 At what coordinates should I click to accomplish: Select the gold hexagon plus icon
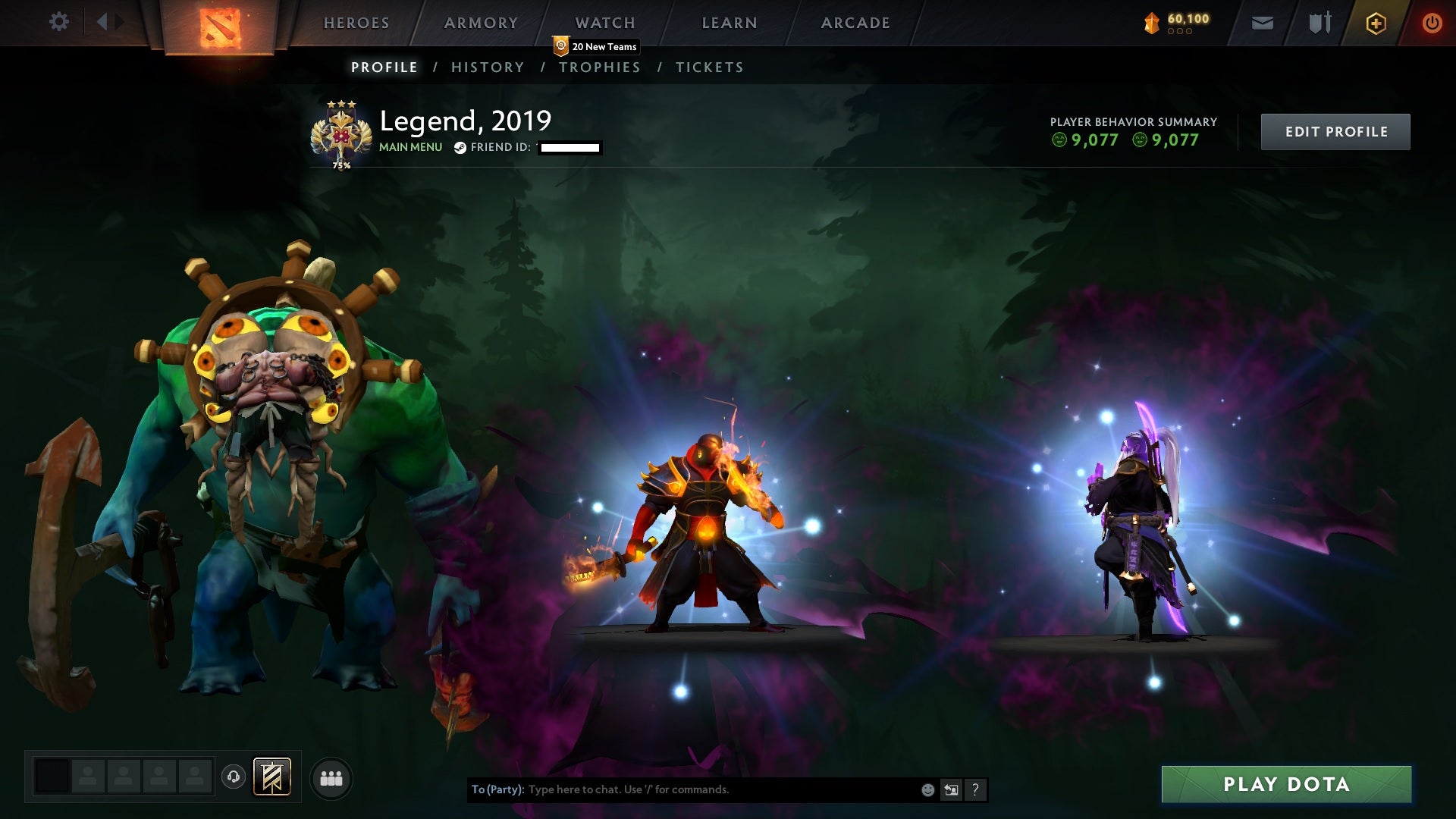(x=1374, y=23)
